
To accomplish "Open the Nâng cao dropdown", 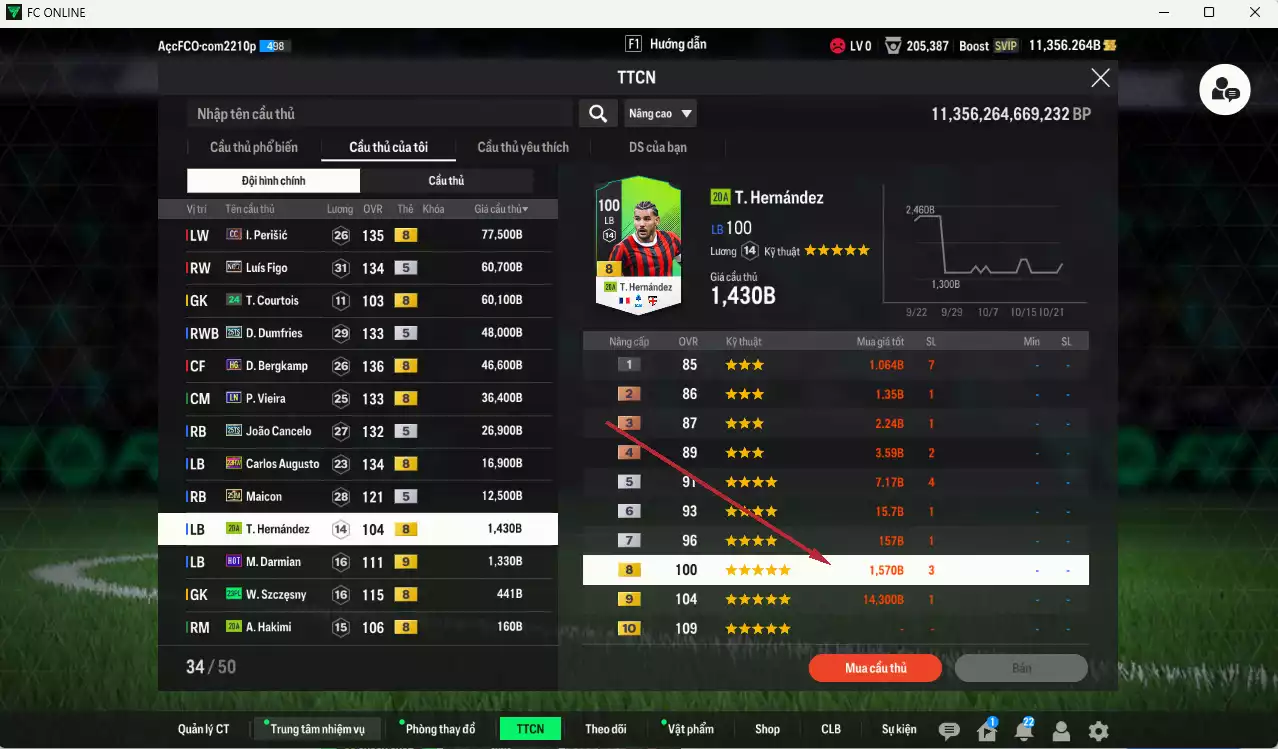I will [660, 114].
